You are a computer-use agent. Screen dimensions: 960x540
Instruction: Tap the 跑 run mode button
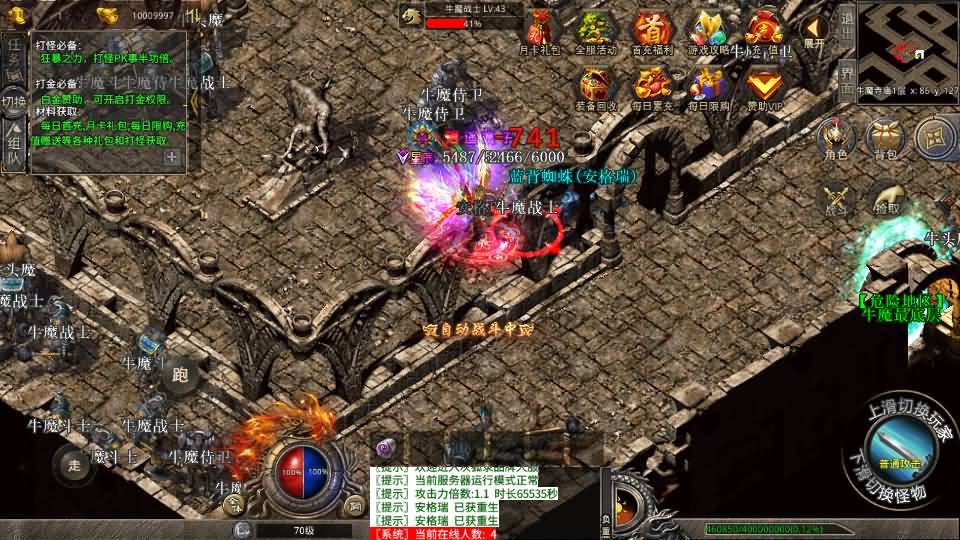pyautogui.click(x=180, y=375)
